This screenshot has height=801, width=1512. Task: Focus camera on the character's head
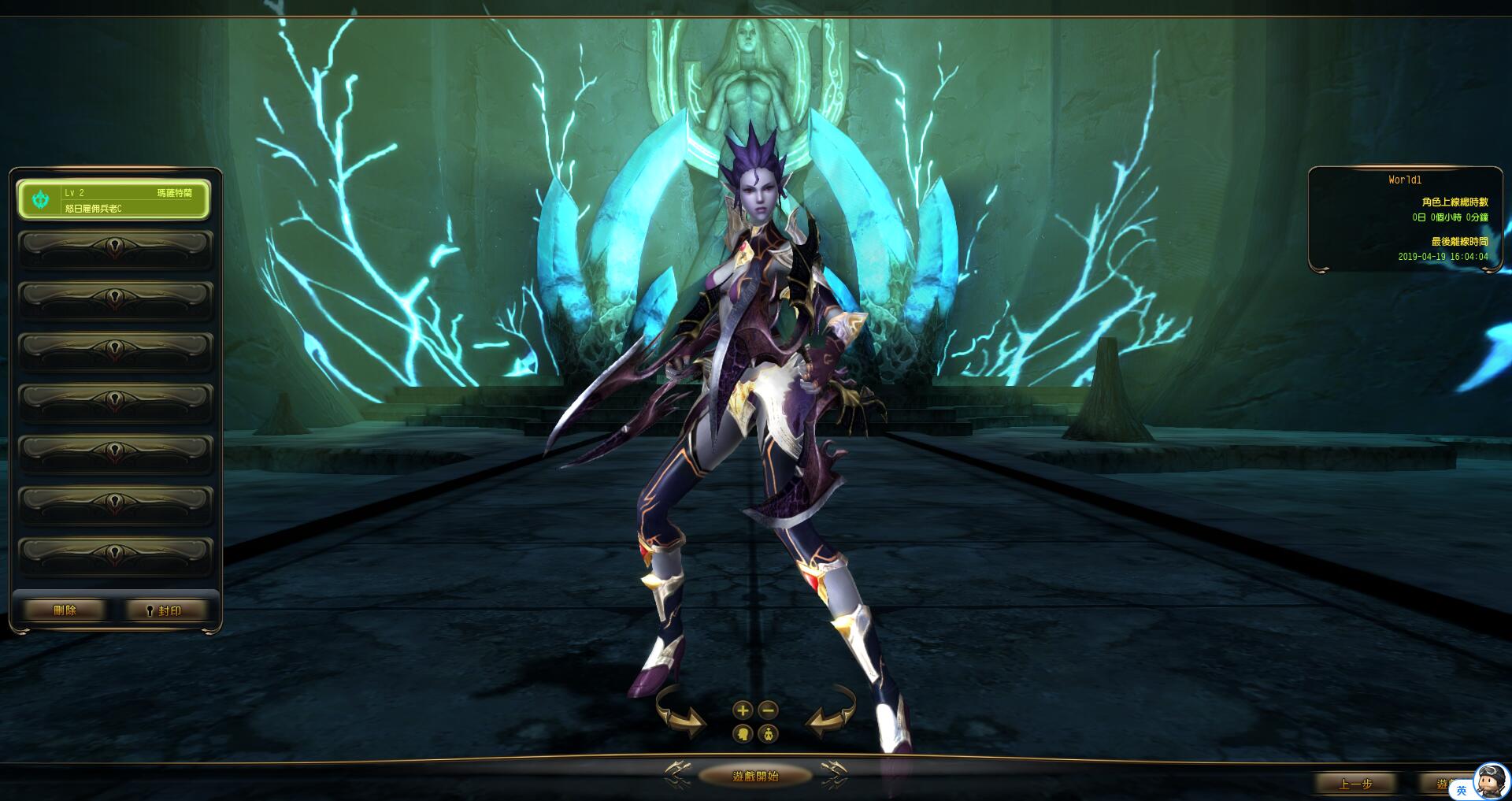[x=742, y=735]
